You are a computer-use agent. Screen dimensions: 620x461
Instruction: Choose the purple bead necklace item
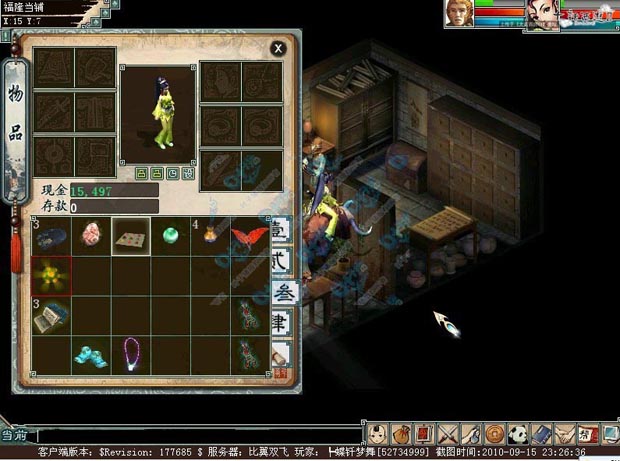[x=131, y=352]
